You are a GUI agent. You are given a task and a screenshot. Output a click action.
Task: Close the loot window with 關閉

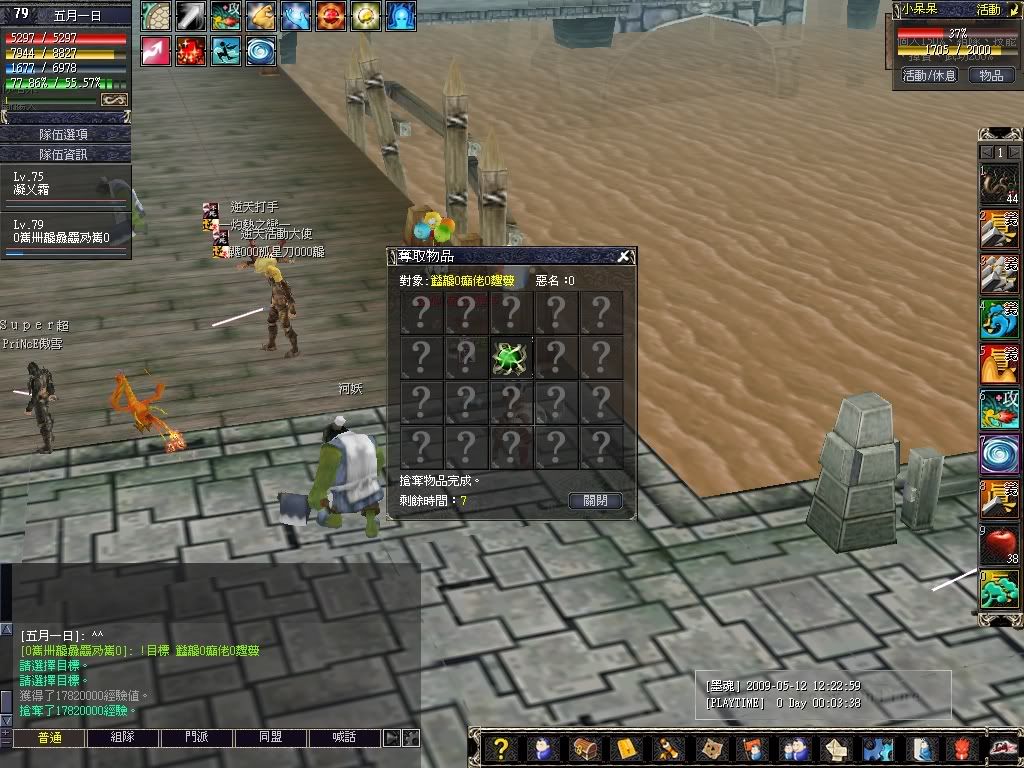point(595,500)
